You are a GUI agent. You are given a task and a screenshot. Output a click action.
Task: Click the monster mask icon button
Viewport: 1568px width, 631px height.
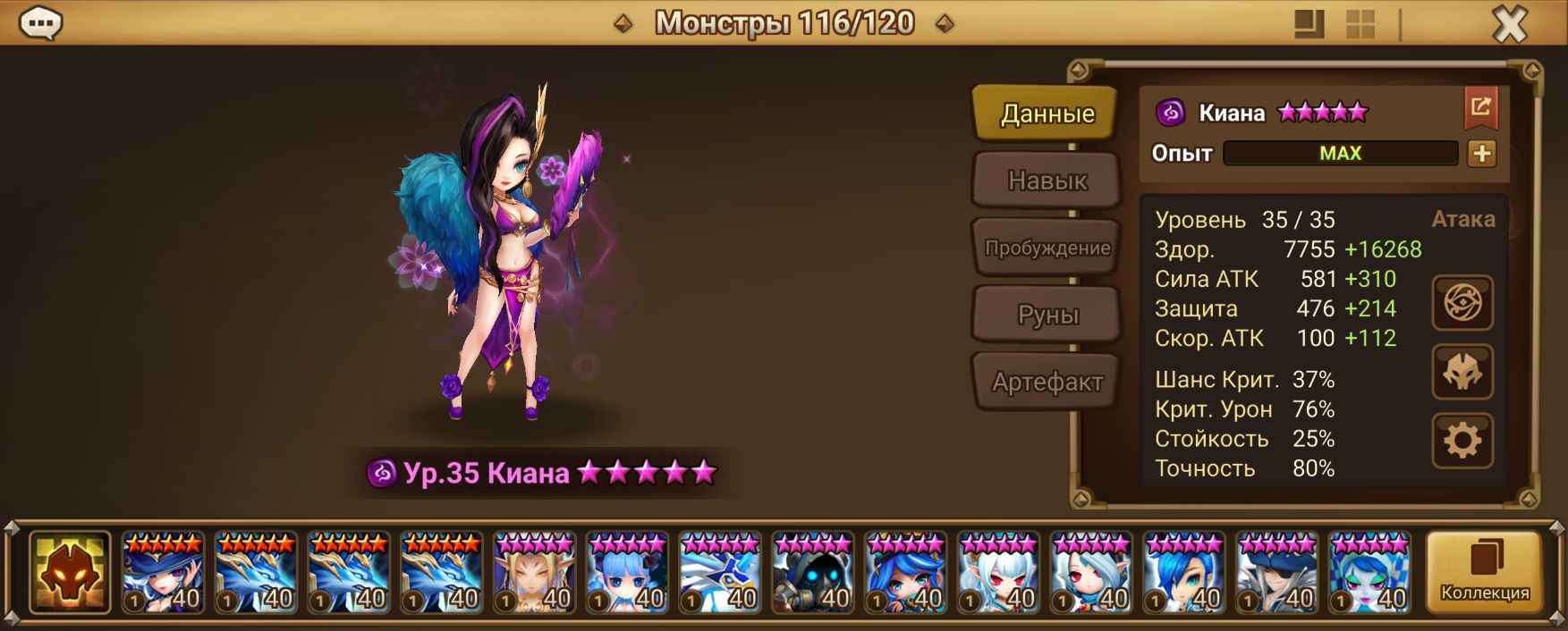pyautogui.click(x=1462, y=372)
